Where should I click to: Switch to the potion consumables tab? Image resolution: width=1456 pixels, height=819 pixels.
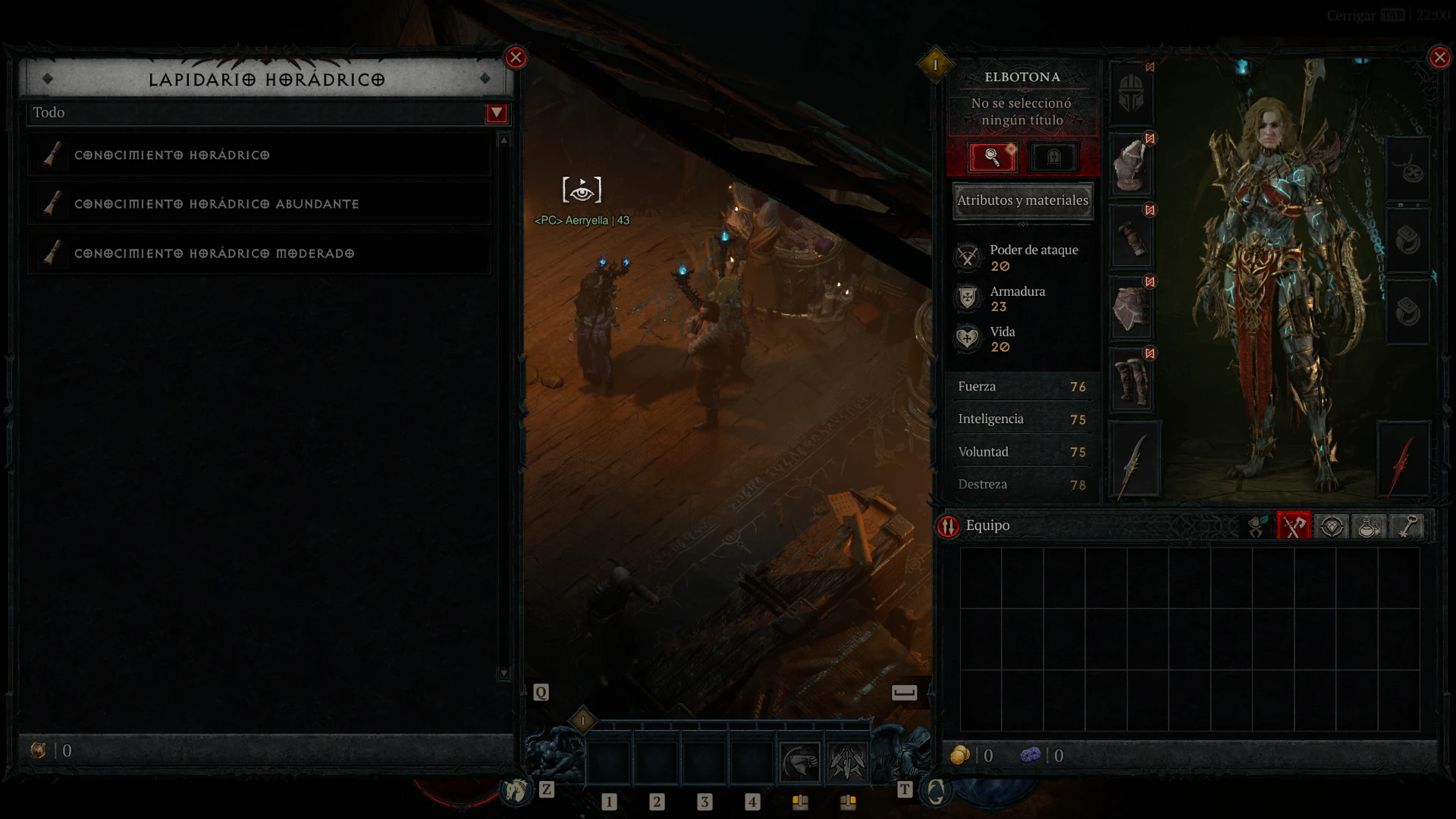(x=1369, y=526)
